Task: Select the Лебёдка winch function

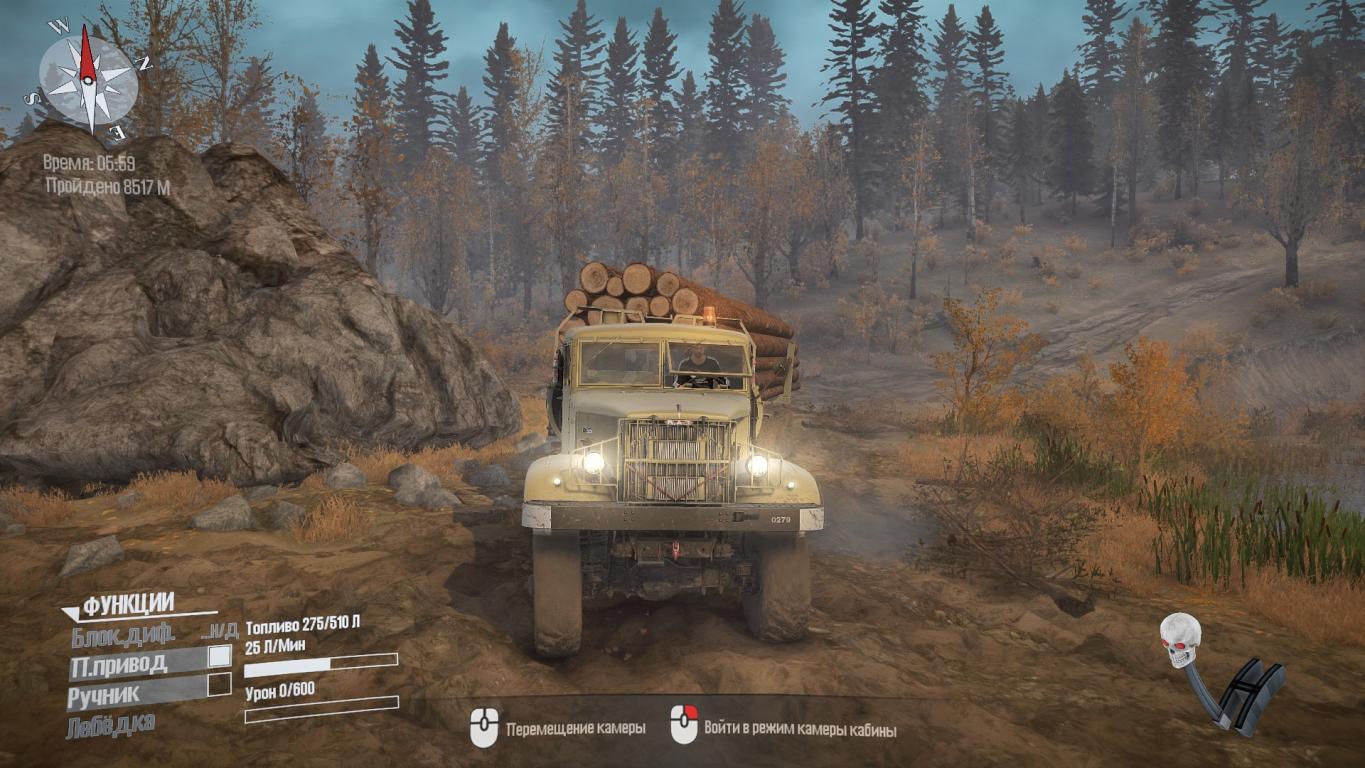Action: coord(110,725)
